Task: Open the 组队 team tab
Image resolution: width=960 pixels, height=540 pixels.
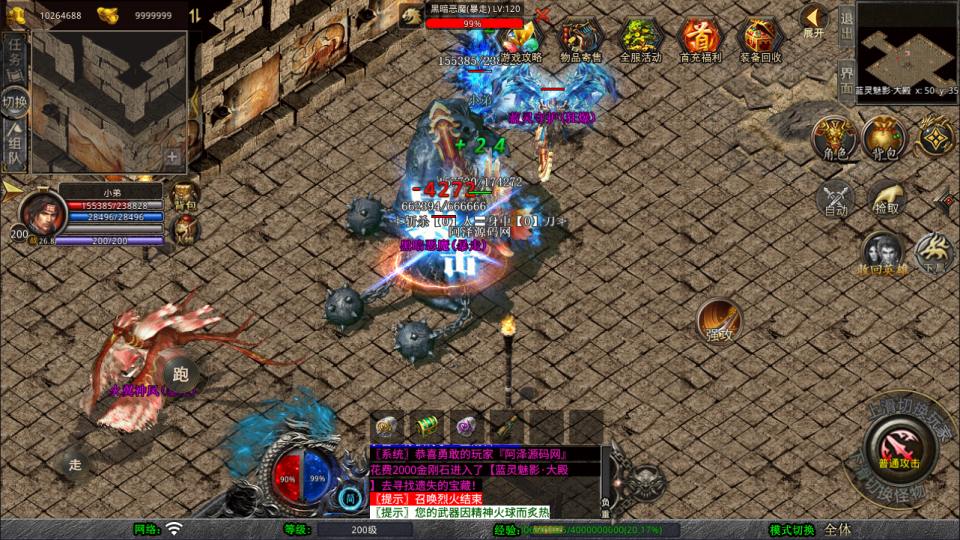Action: click(15, 146)
